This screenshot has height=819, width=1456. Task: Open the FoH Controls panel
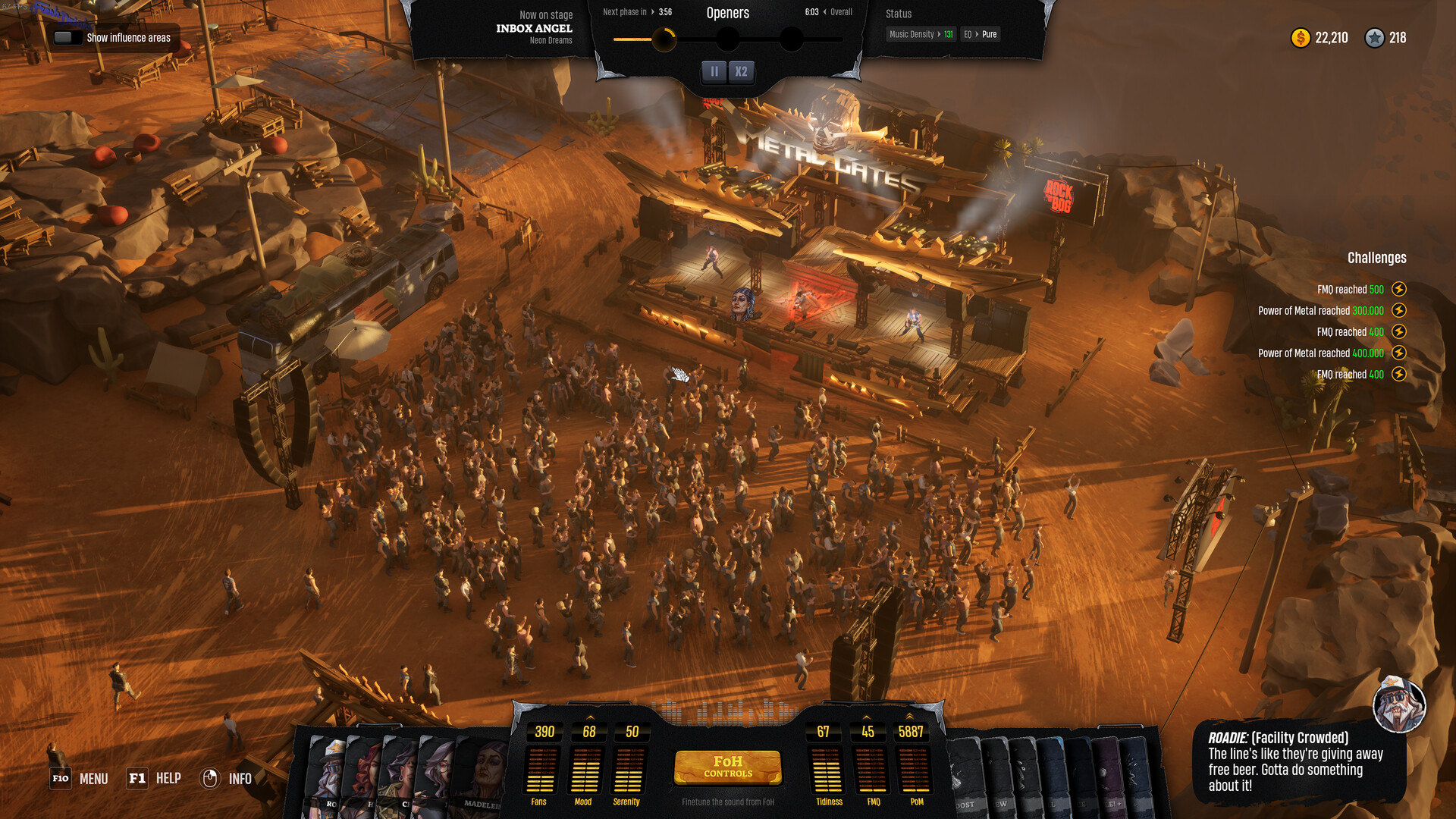pyautogui.click(x=727, y=767)
